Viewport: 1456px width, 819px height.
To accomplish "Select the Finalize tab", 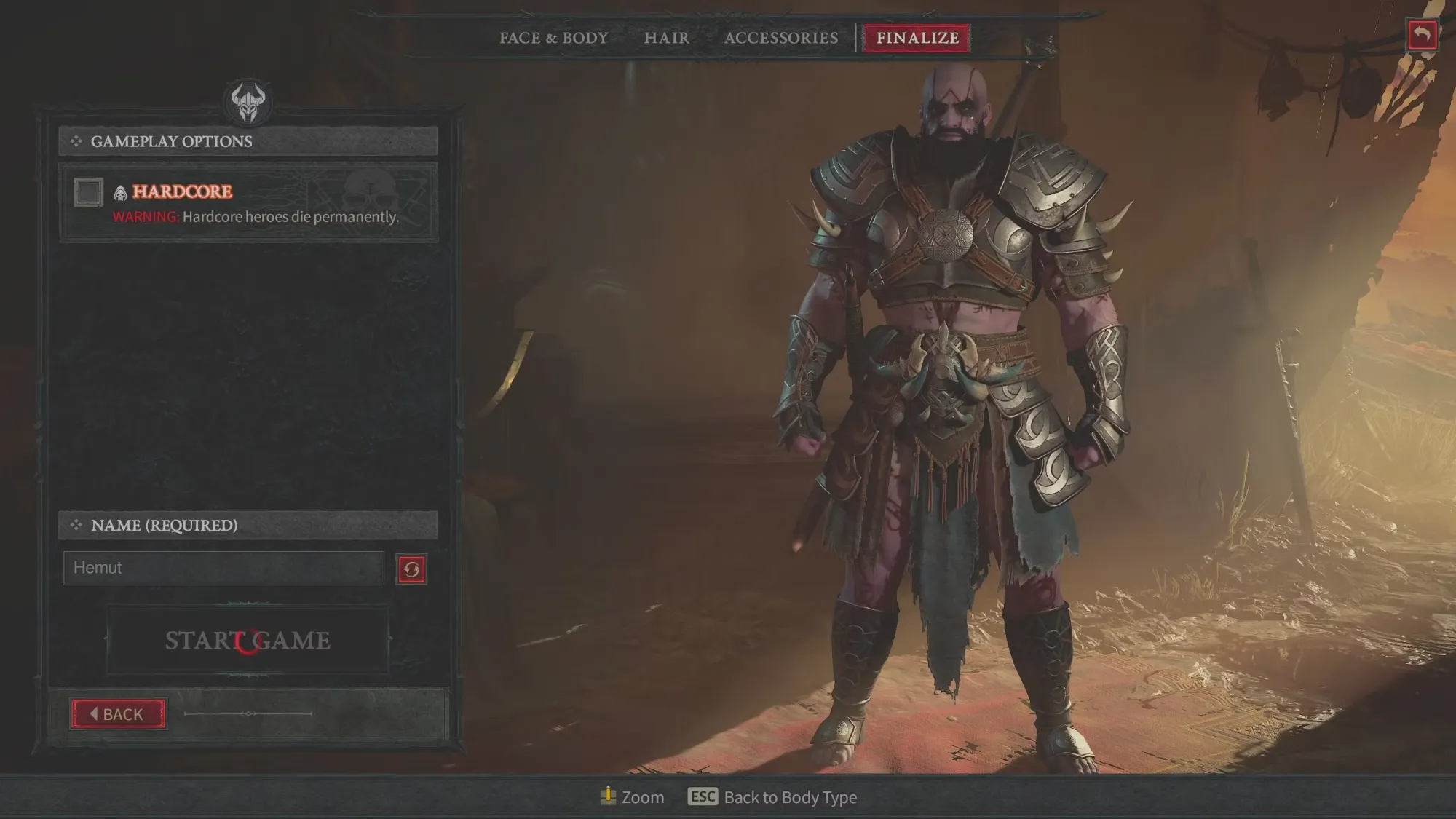I will tap(917, 38).
